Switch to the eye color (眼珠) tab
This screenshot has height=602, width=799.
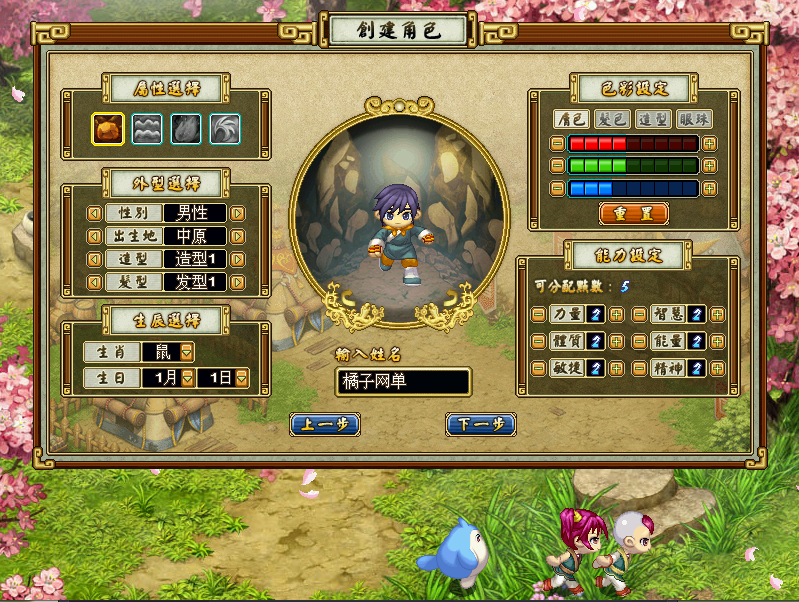695,119
